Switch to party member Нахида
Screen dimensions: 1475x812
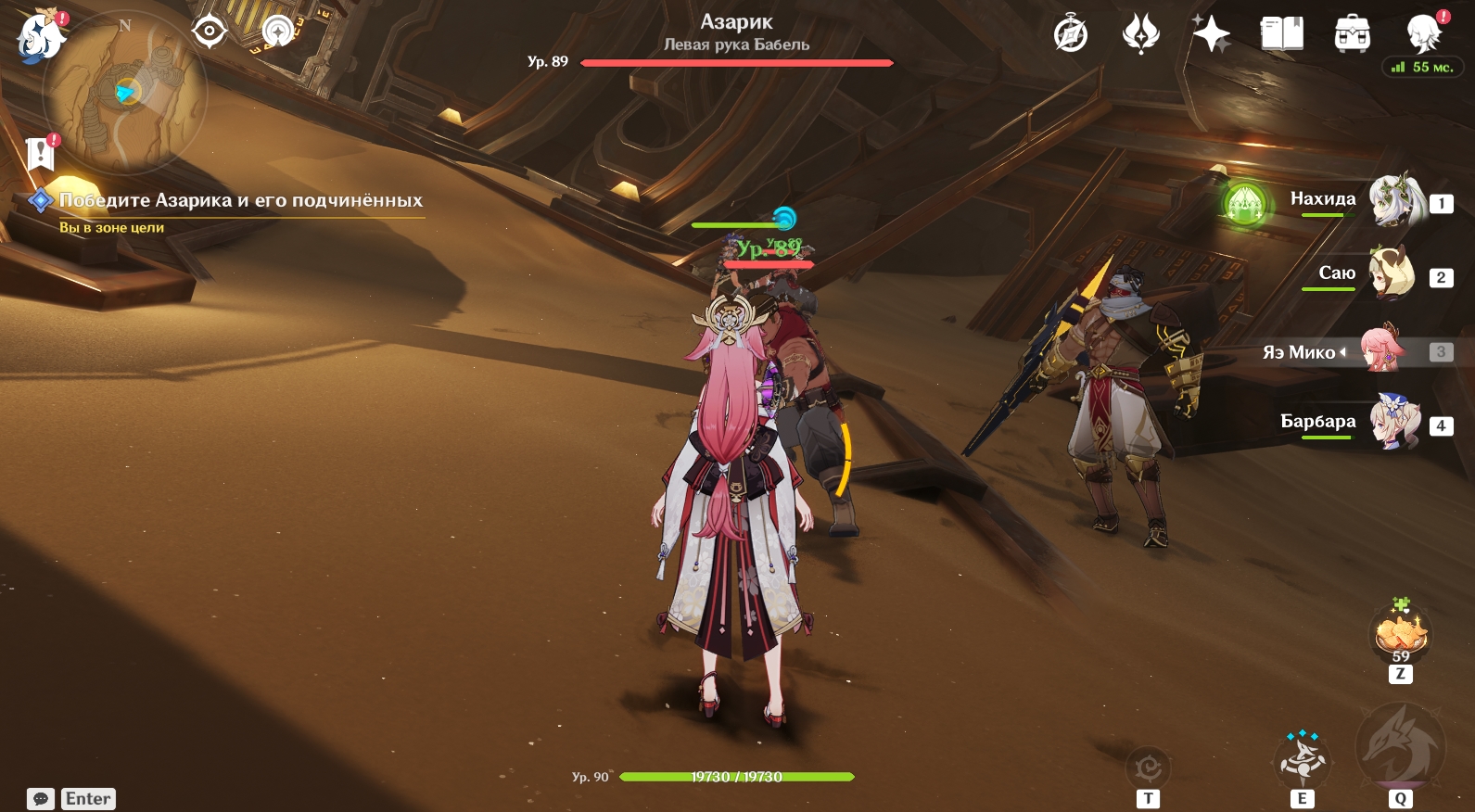tap(1396, 200)
